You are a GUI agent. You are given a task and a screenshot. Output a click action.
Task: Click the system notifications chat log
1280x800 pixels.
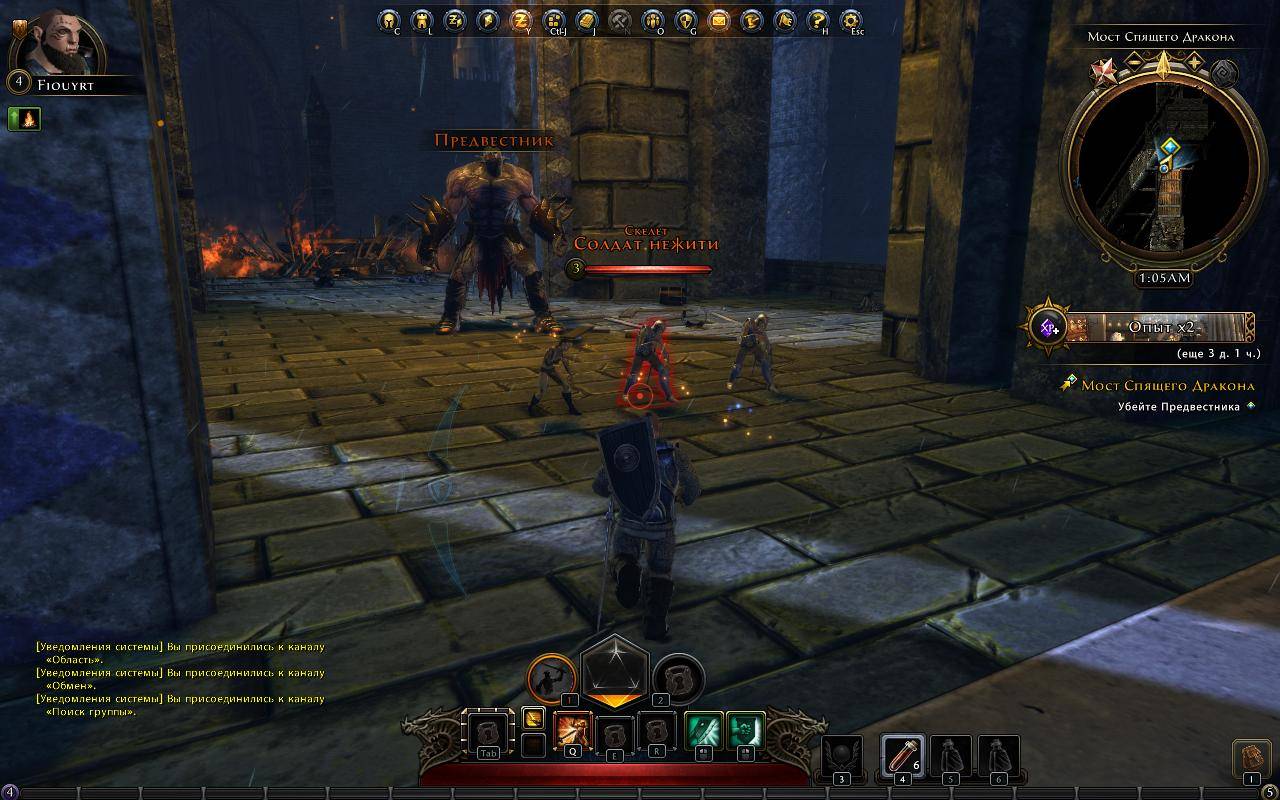tap(180, 679)
